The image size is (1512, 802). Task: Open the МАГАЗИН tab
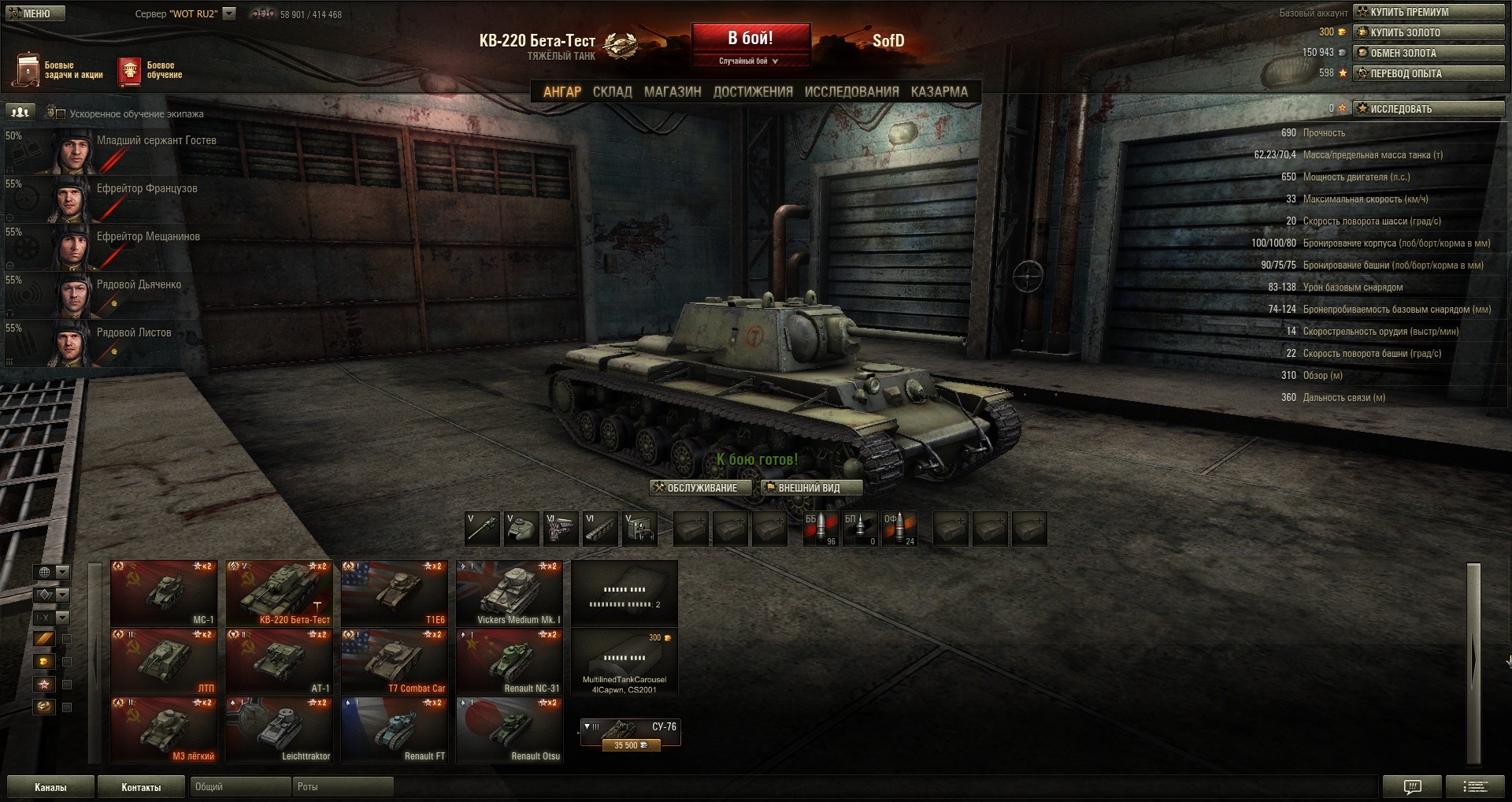point(673,92)
